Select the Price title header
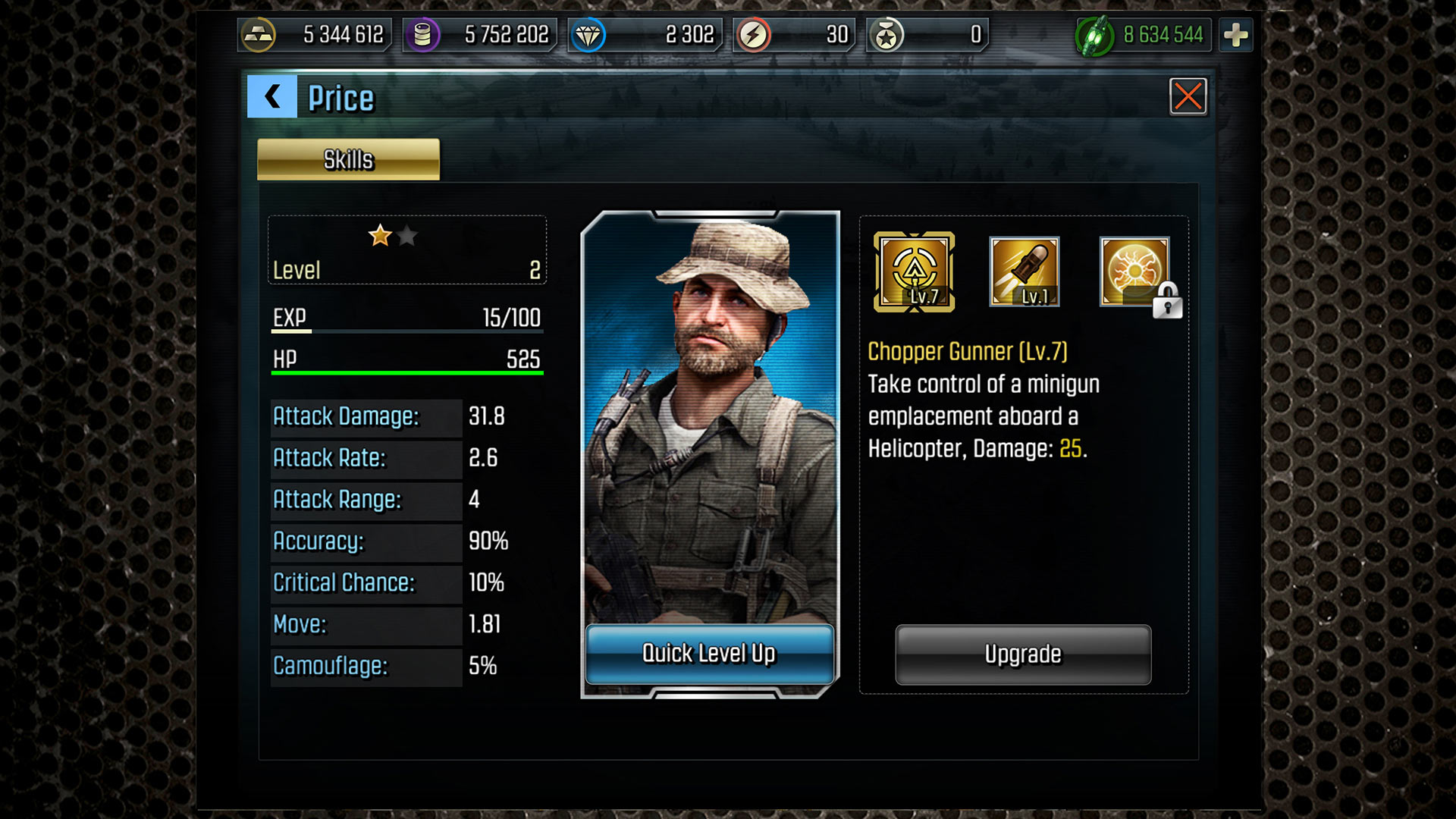The height and width of the screenshot is (819, 1456). (x=339, y=98)
